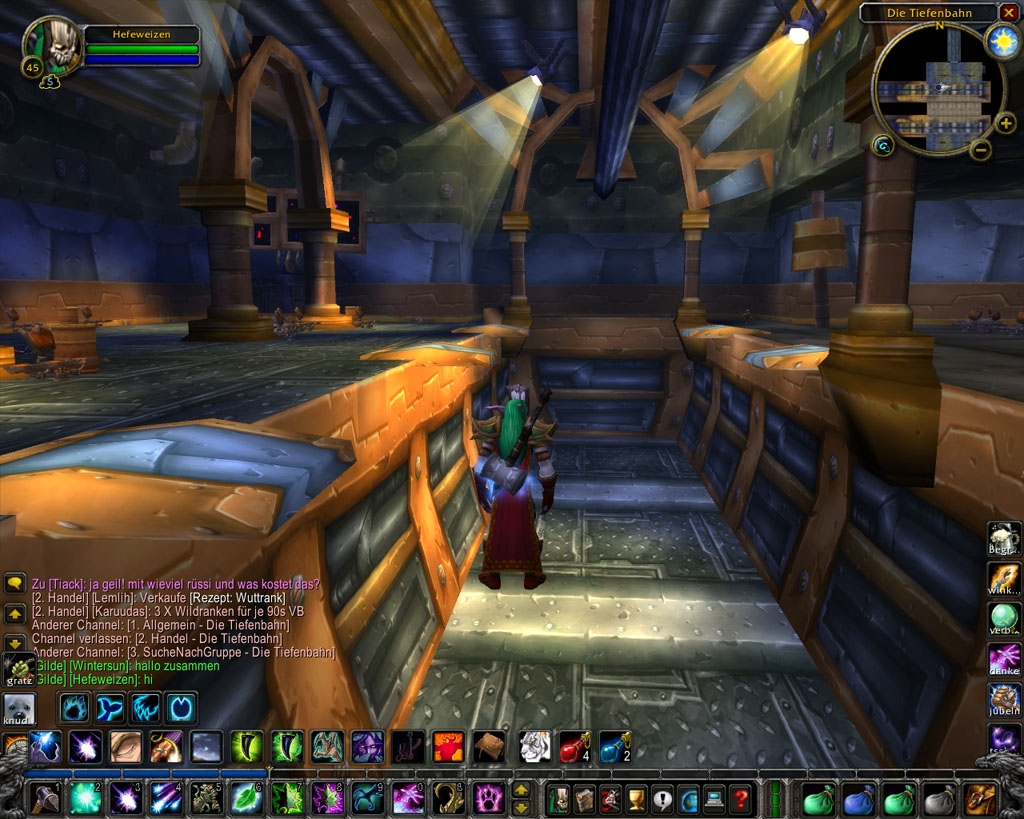1024x819 pixels.
Task: Click the sun day/night indicator by the minimap
Action: point(1001,41)
